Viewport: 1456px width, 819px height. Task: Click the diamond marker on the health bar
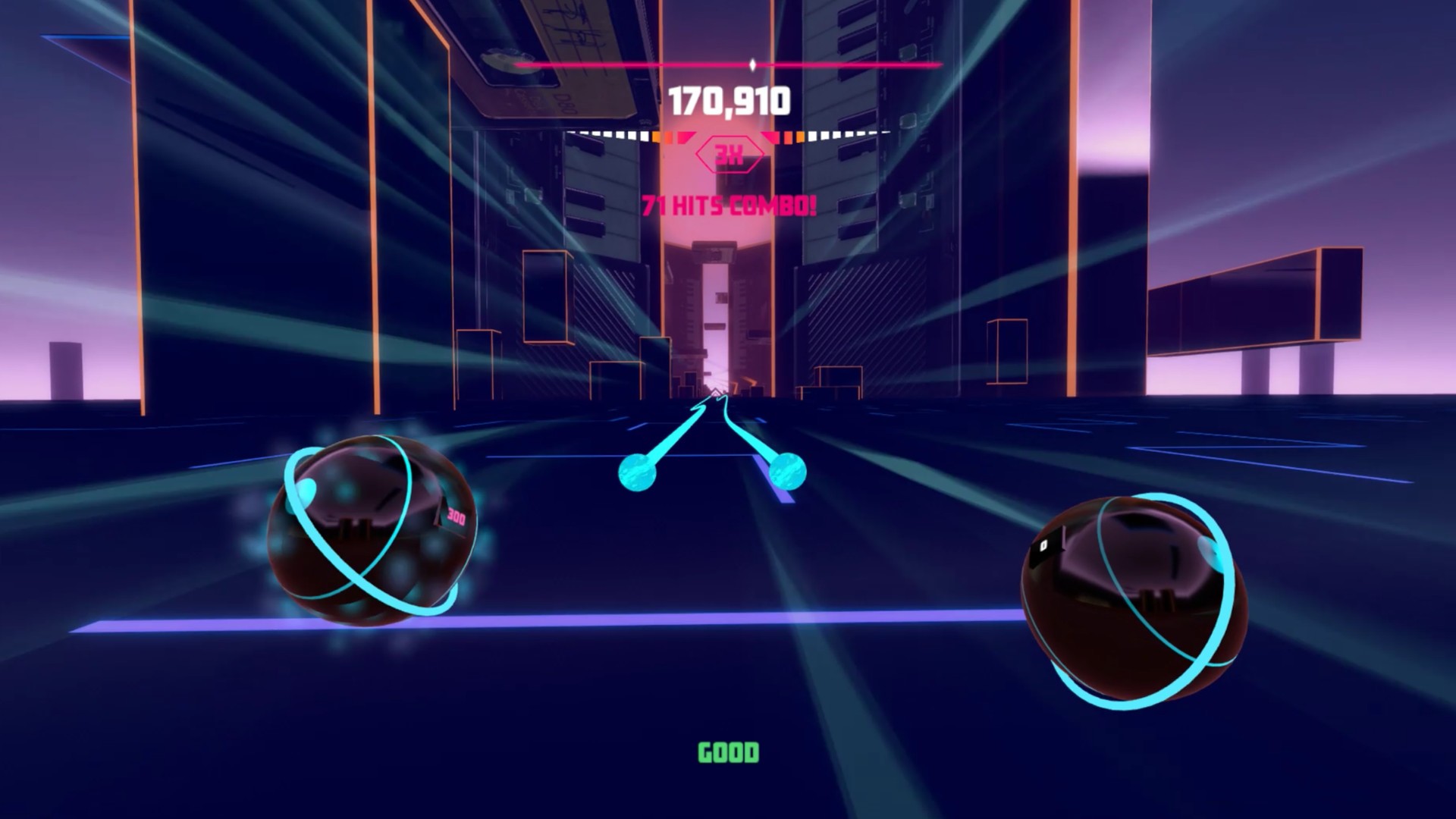click(x=752, y=65)
